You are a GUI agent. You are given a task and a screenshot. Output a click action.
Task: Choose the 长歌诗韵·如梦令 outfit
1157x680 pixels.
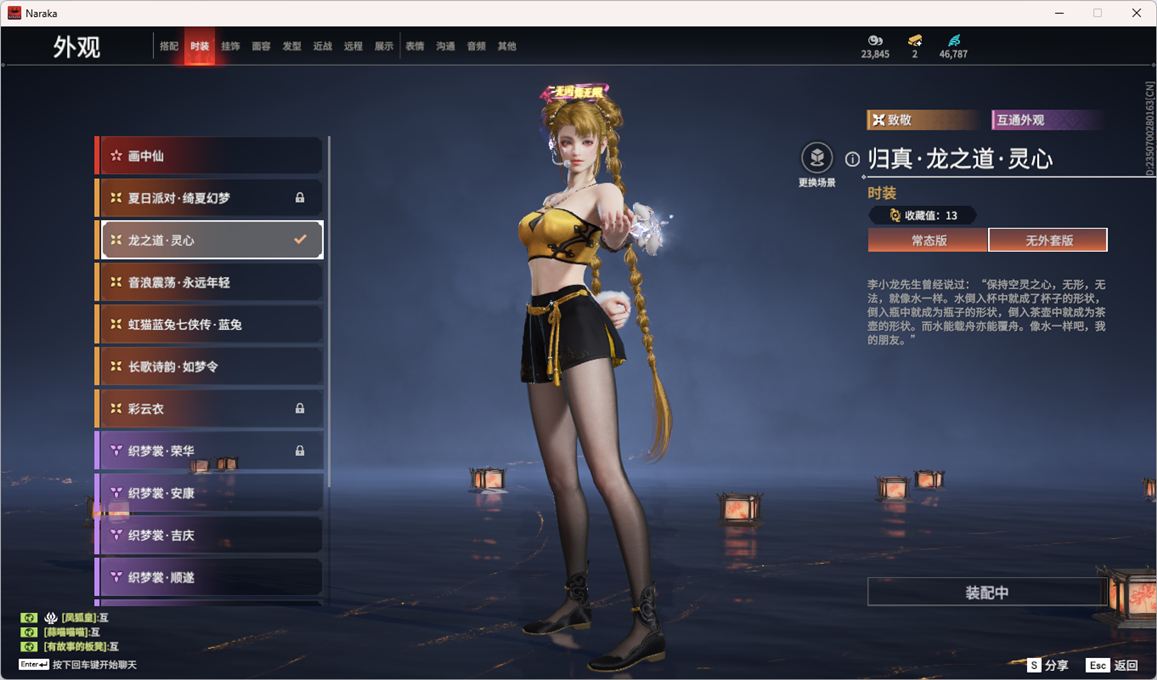(210, 367)
